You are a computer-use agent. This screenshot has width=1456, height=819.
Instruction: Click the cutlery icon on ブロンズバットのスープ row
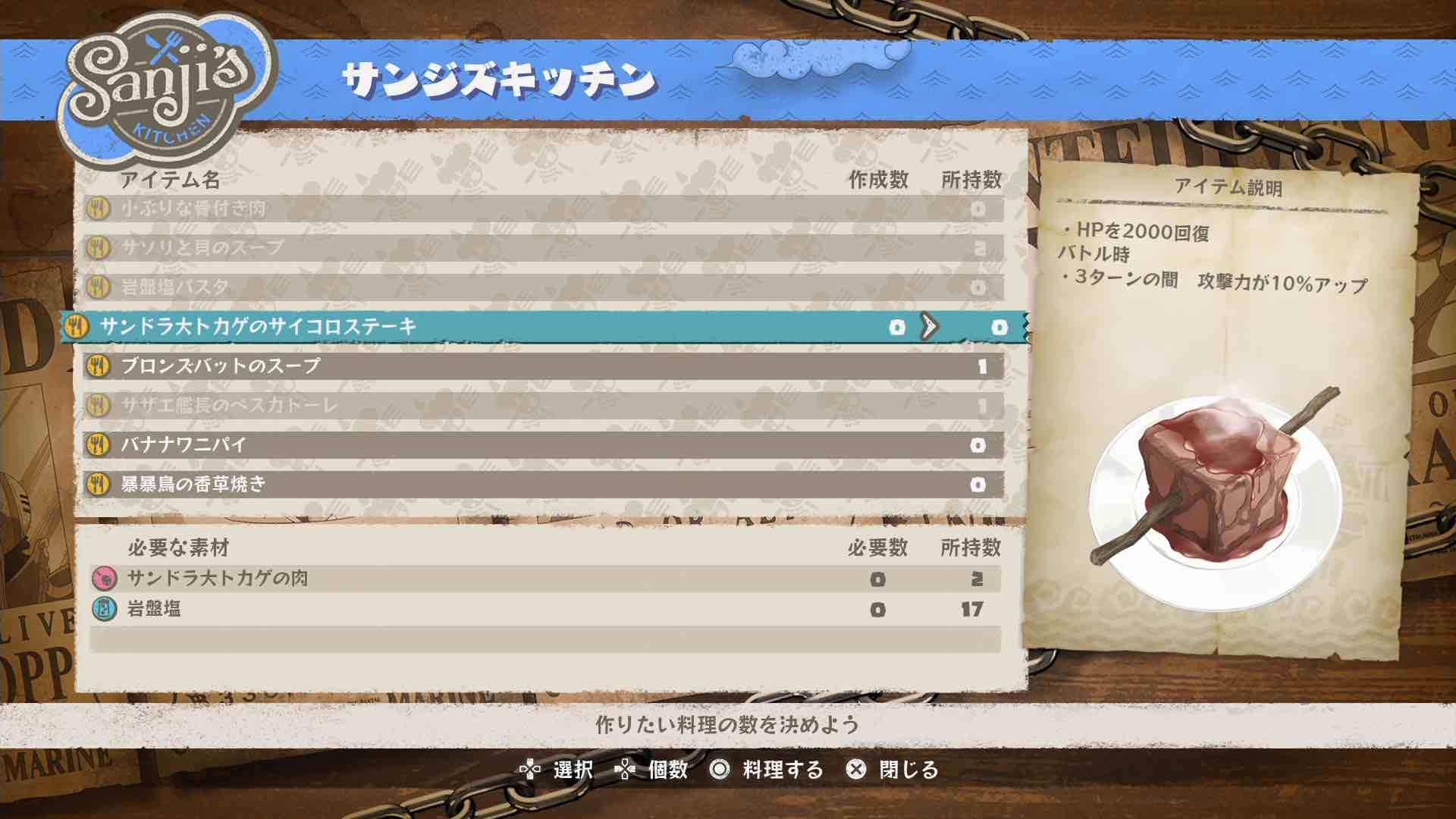point(96,367)
